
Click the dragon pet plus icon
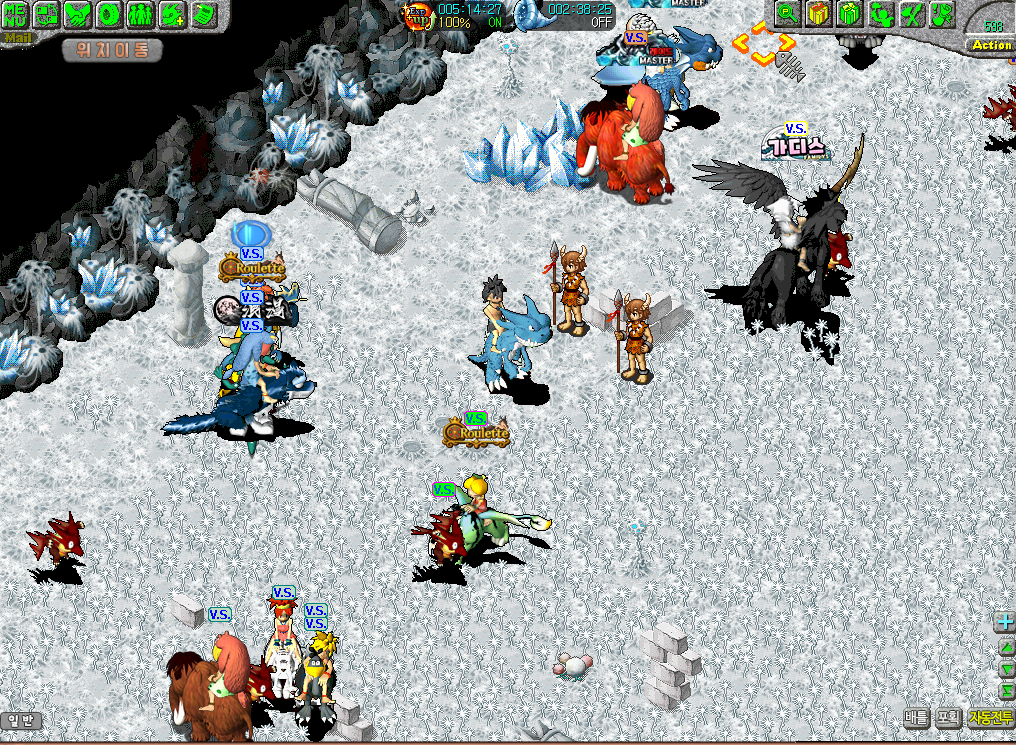pyautogui.click(x=172, y=14)
